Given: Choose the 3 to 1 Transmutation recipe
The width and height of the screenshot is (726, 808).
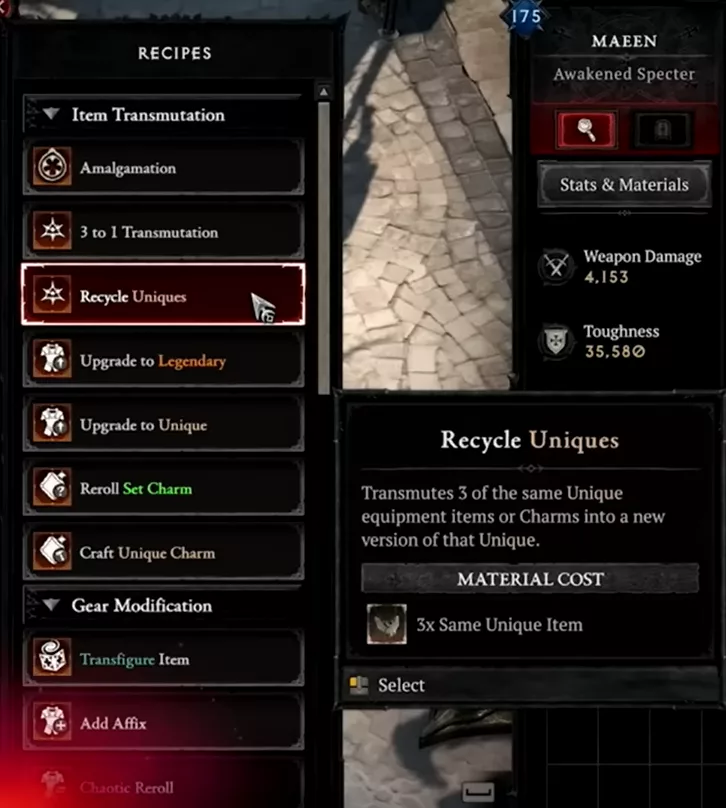Looking at the screenshot, I should 163,232.
